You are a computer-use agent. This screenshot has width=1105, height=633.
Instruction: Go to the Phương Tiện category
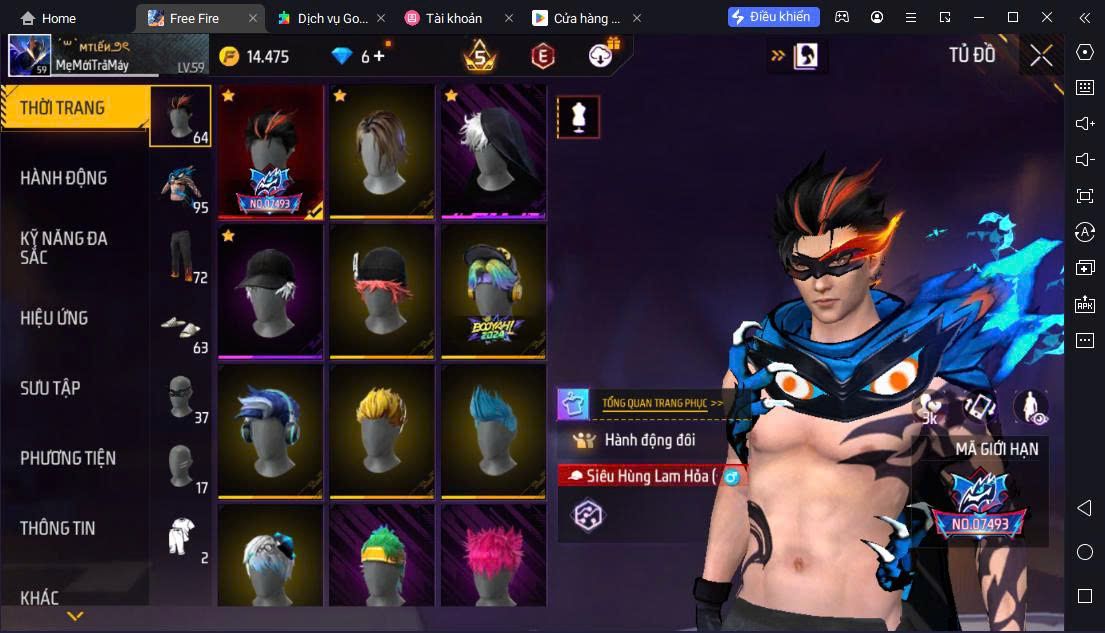pyautogui.click(x=68, y=458)
